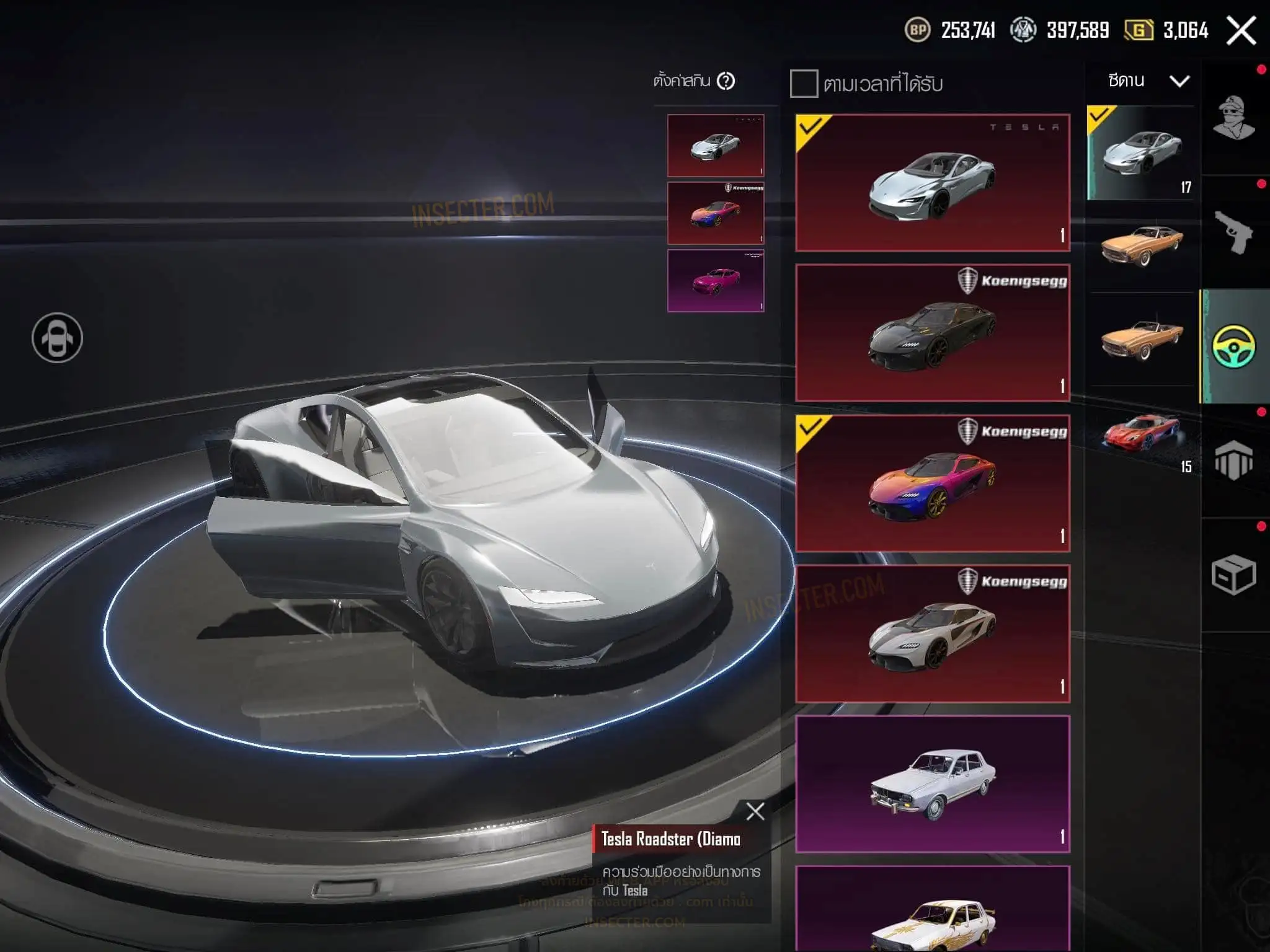
Task: Switch to the weapon skins pistol tab
Action: (1234, 232)
